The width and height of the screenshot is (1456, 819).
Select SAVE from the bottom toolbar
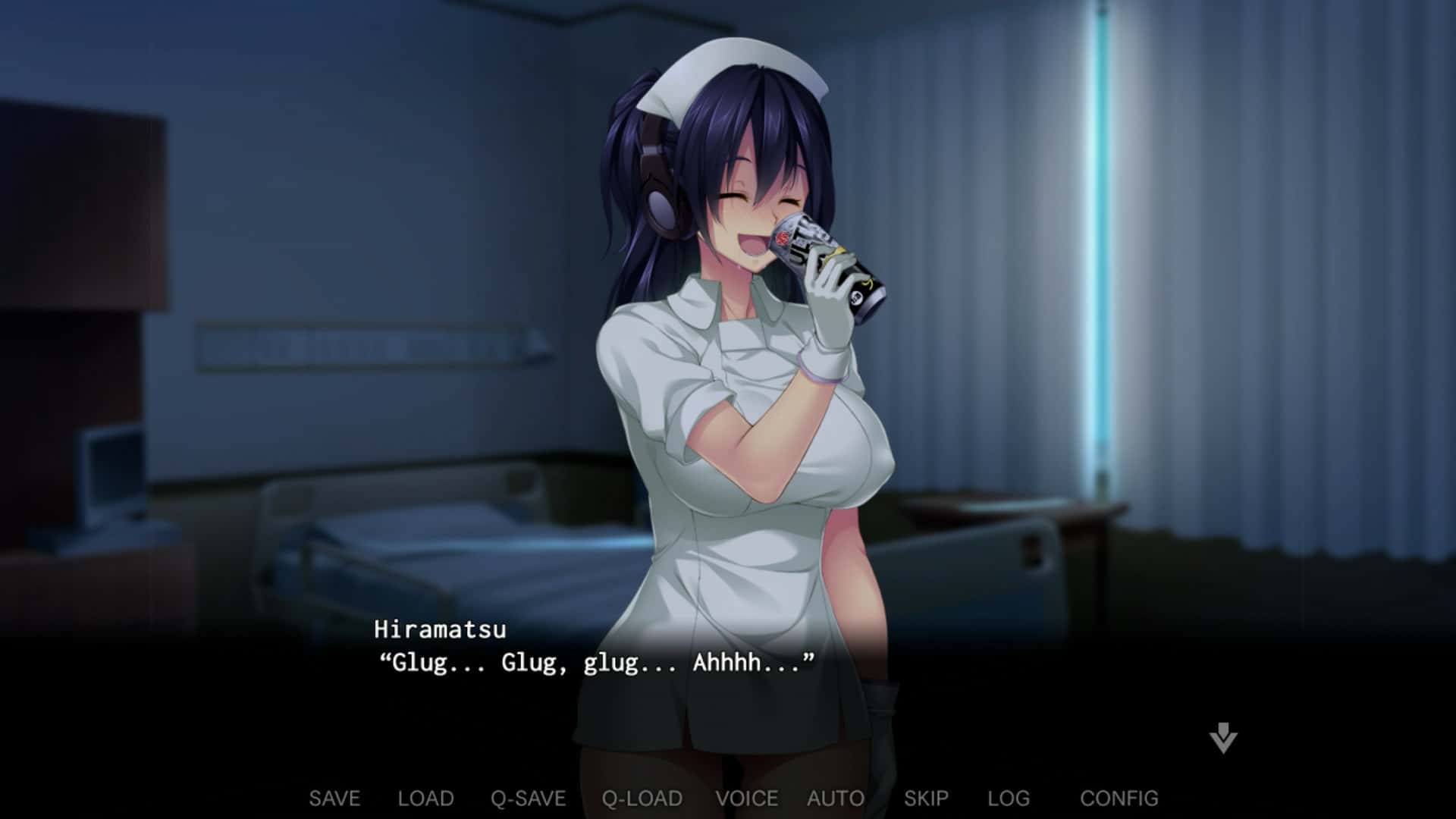point(334,798)
